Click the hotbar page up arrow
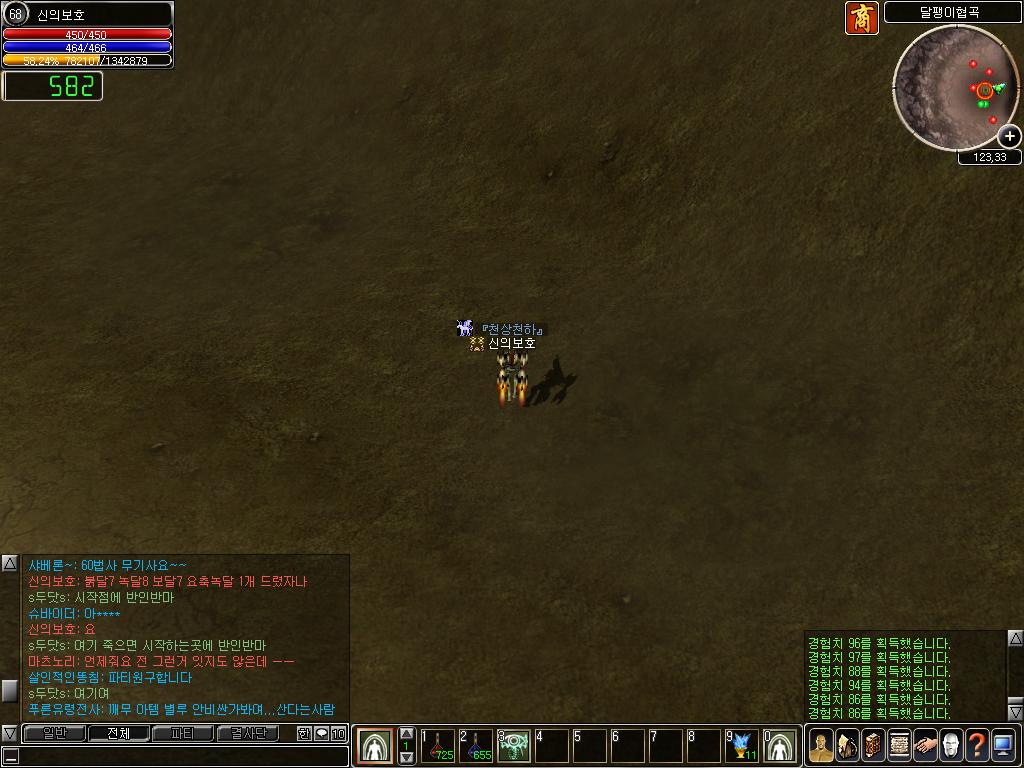The image size is (1024, 768). coord(406,734)
